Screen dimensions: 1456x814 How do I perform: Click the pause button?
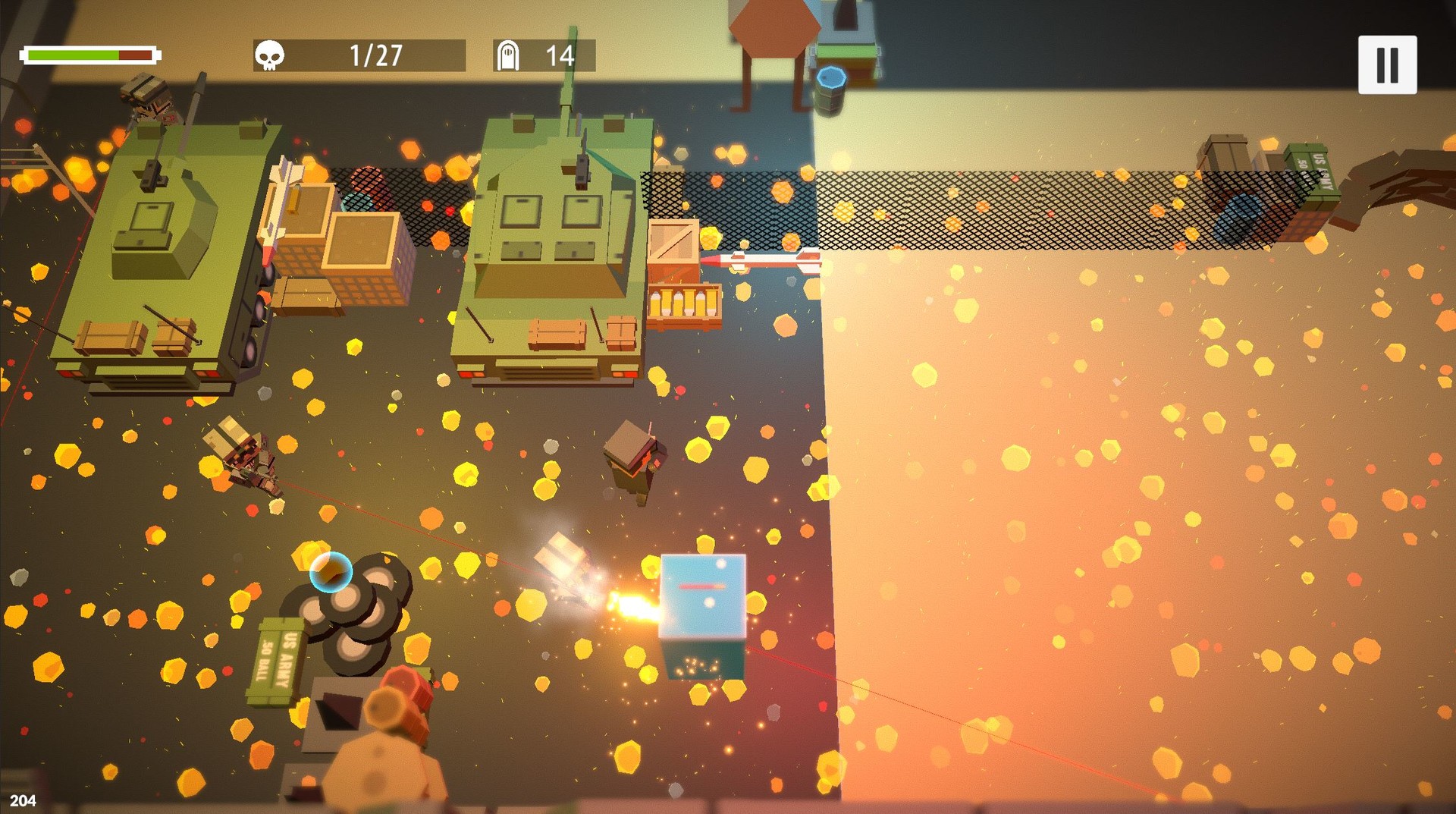click(1388, 64)
